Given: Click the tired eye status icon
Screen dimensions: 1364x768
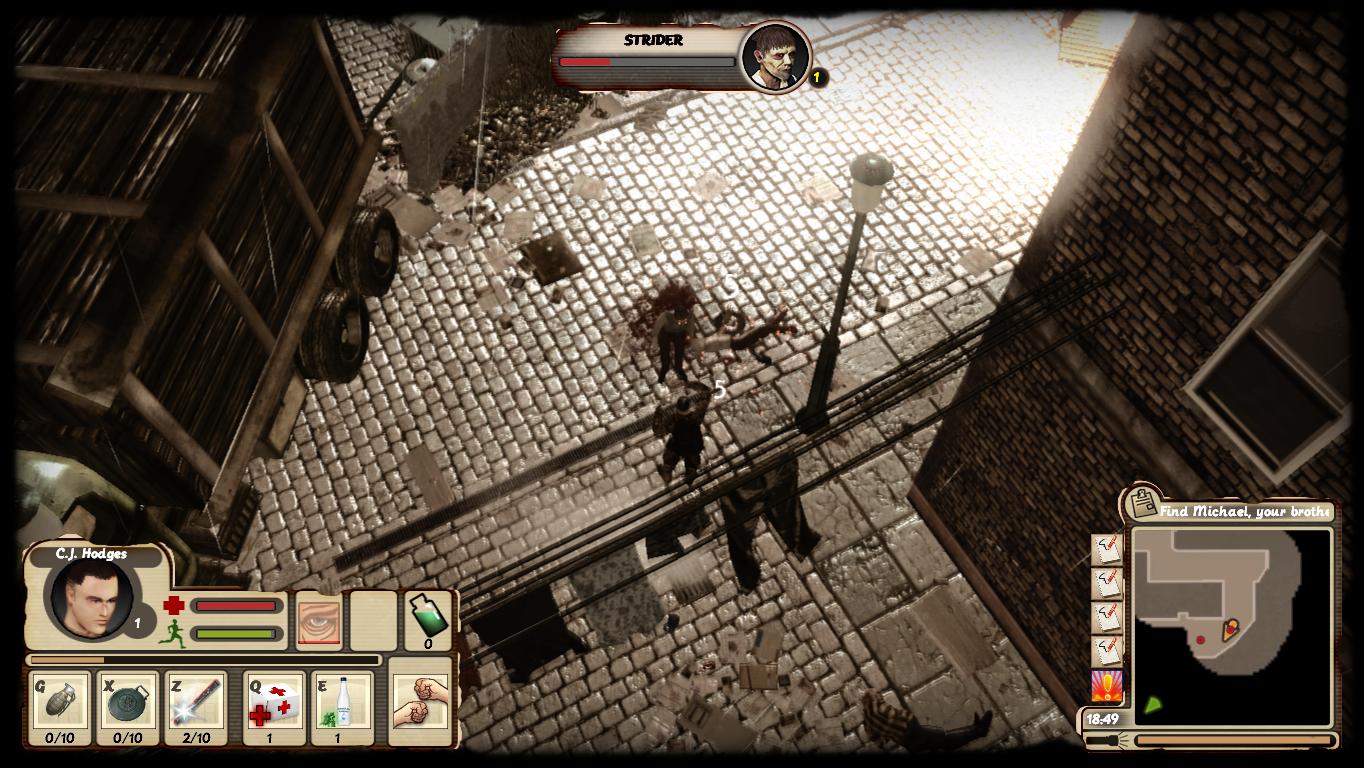Looking at the screenshot, I should click(320, 622).
